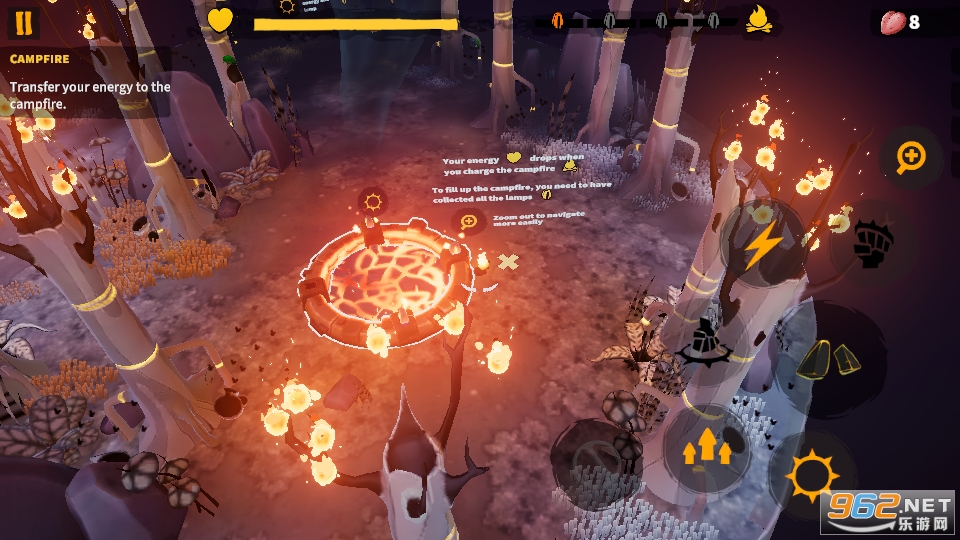Activate the triple up-arrows ability
This screenshot has width=960, height=540.
705,446
